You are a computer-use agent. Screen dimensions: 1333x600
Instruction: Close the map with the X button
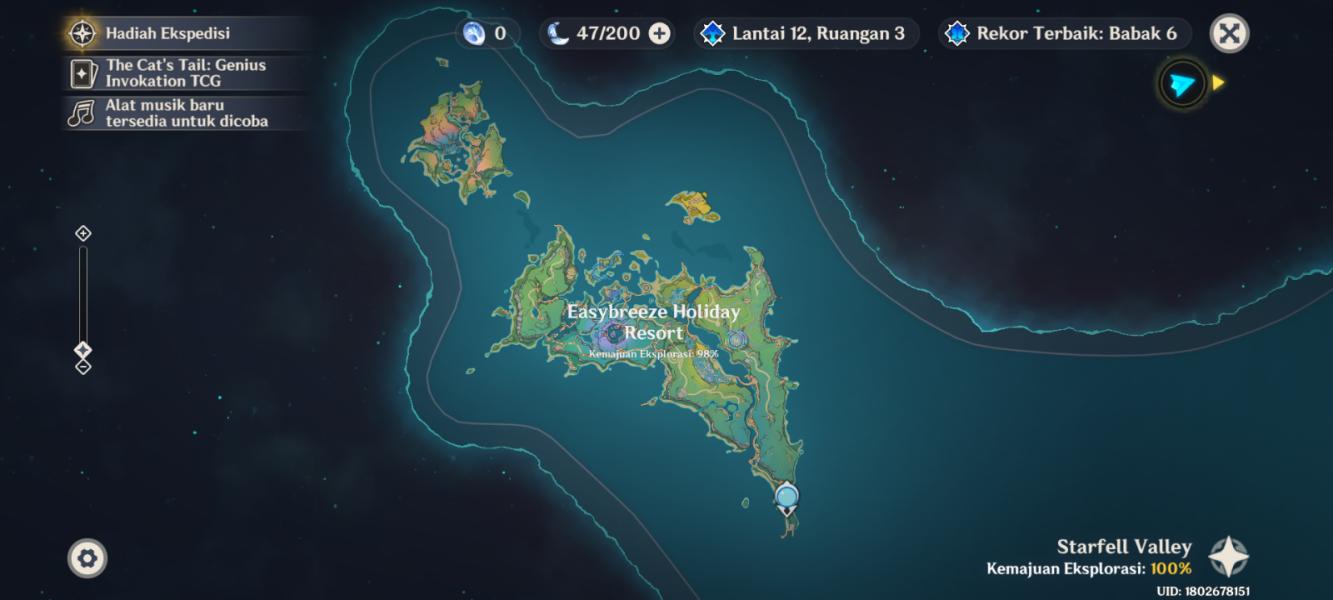coord(1229,33)
